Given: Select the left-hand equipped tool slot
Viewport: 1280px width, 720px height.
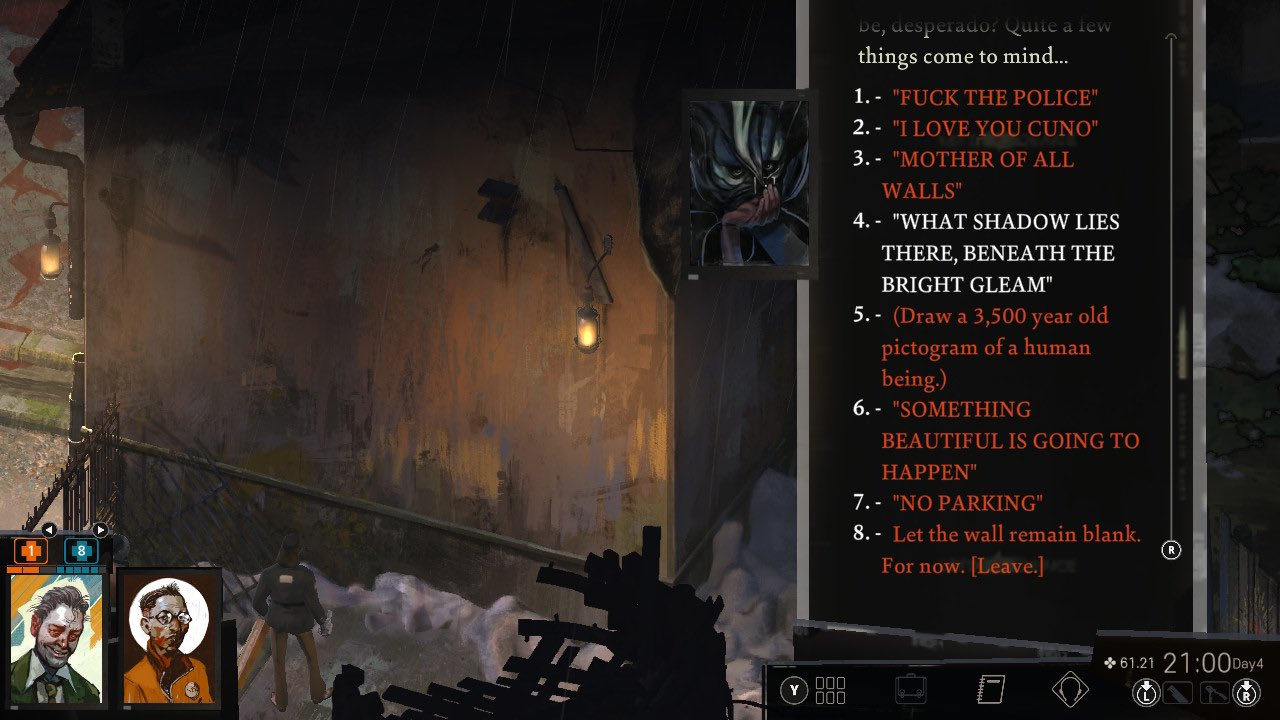Looking at the screenshot, I should click(x=1180, y=691).
